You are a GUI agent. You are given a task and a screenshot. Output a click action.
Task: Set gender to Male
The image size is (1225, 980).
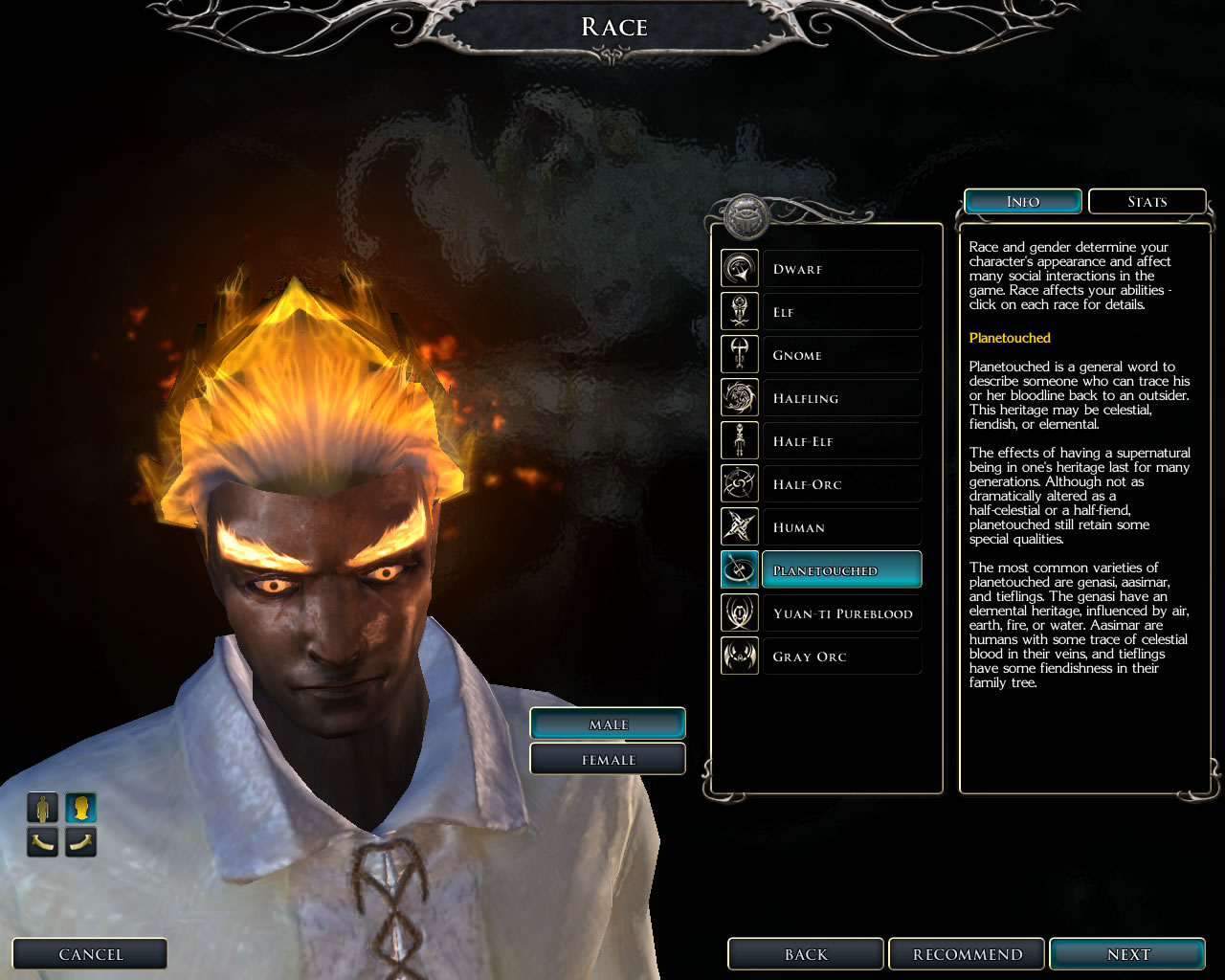[608, 724]
